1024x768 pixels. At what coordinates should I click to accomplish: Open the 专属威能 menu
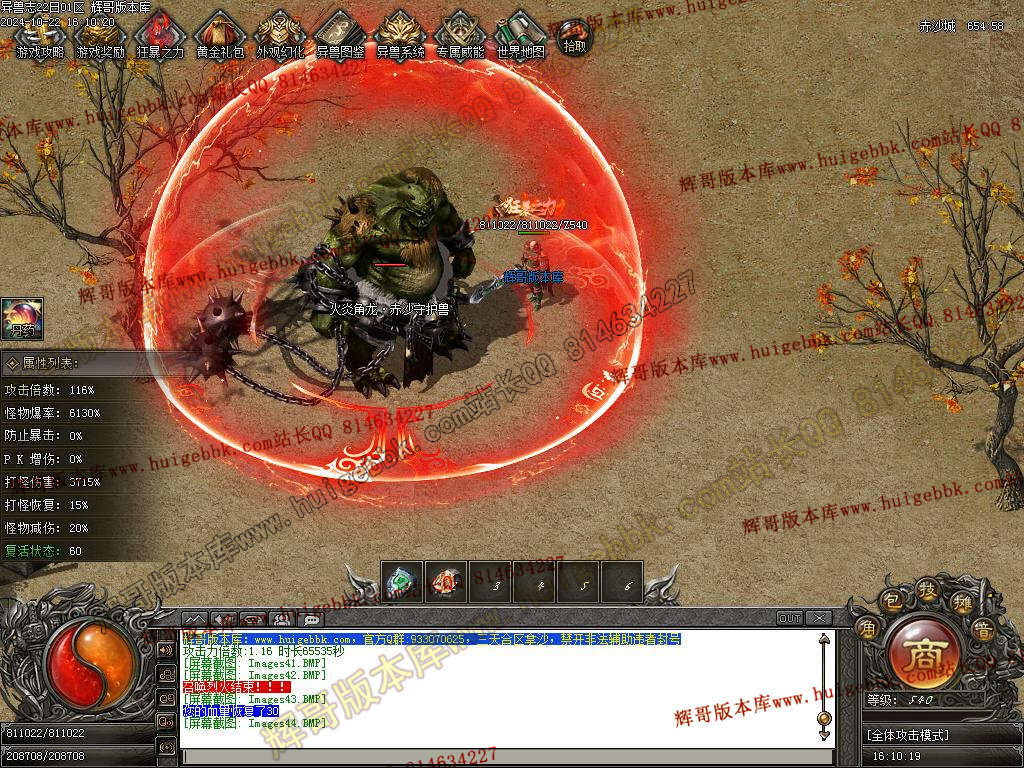coord(460,37)
